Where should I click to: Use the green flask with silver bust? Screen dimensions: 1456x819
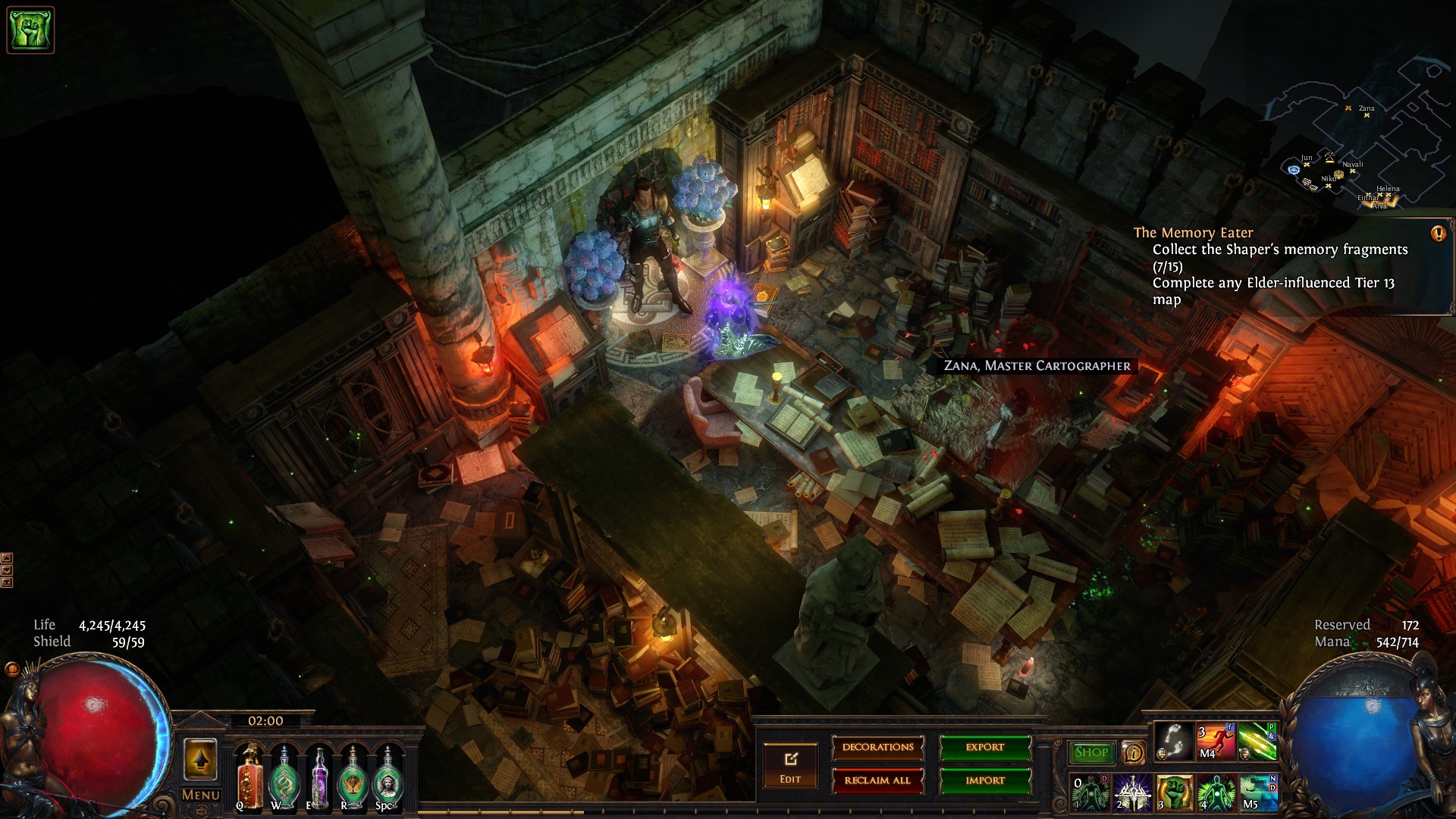click(387, 777)
